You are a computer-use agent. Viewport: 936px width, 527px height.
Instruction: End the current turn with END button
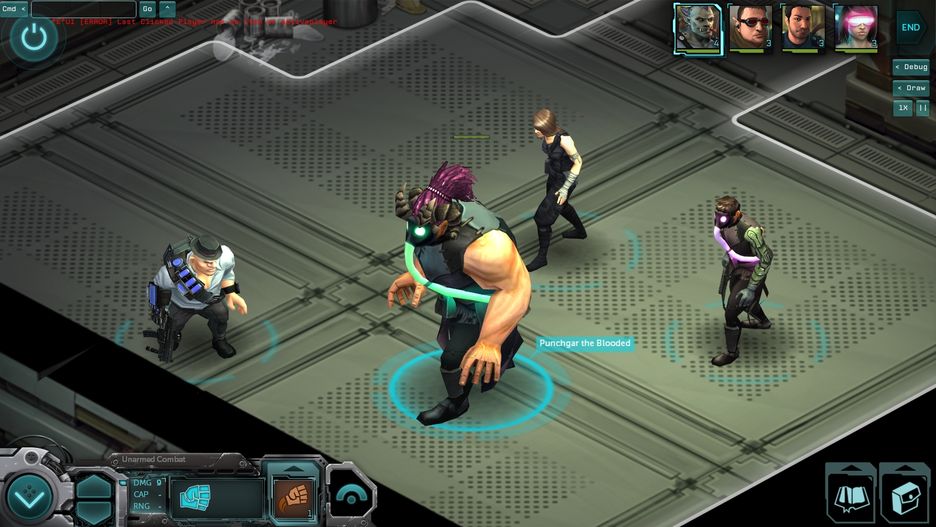click(x=910, y=27)
